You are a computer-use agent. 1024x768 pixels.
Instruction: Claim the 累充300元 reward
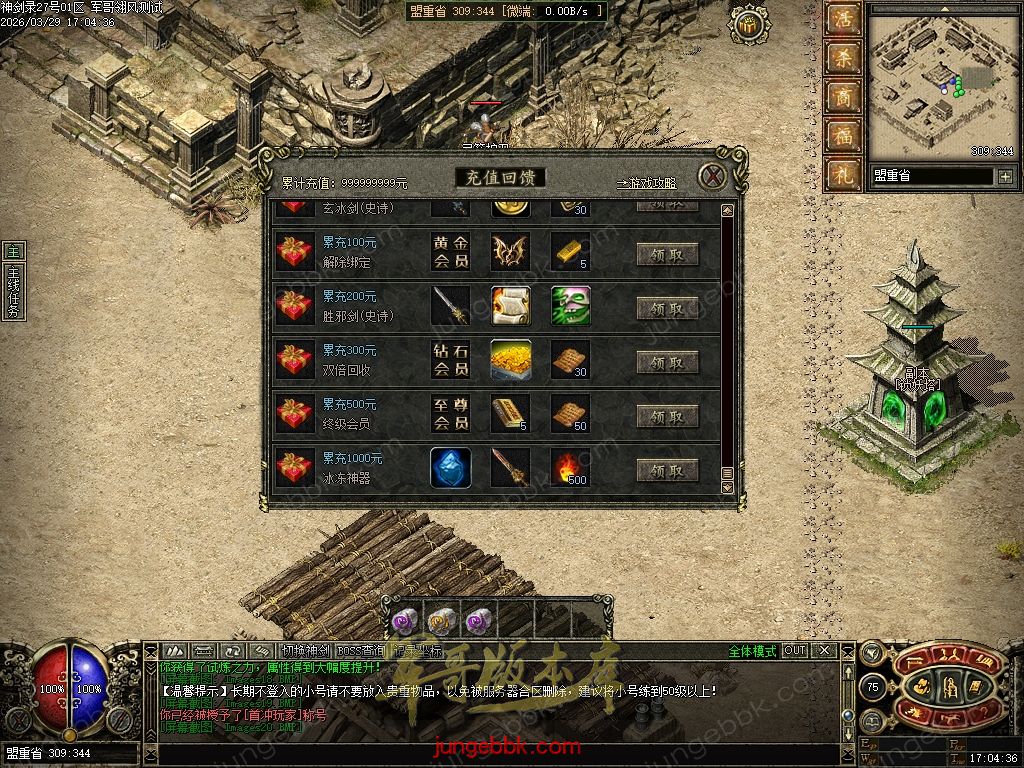tap(667, 362)
